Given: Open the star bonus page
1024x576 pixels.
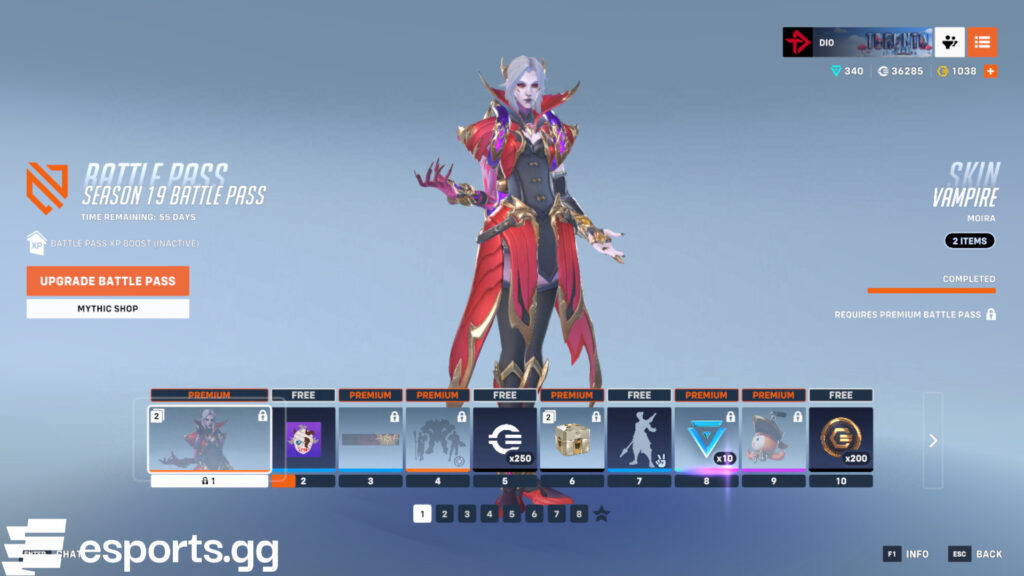Looking at the screenshot, I should [x=602, y=514].
